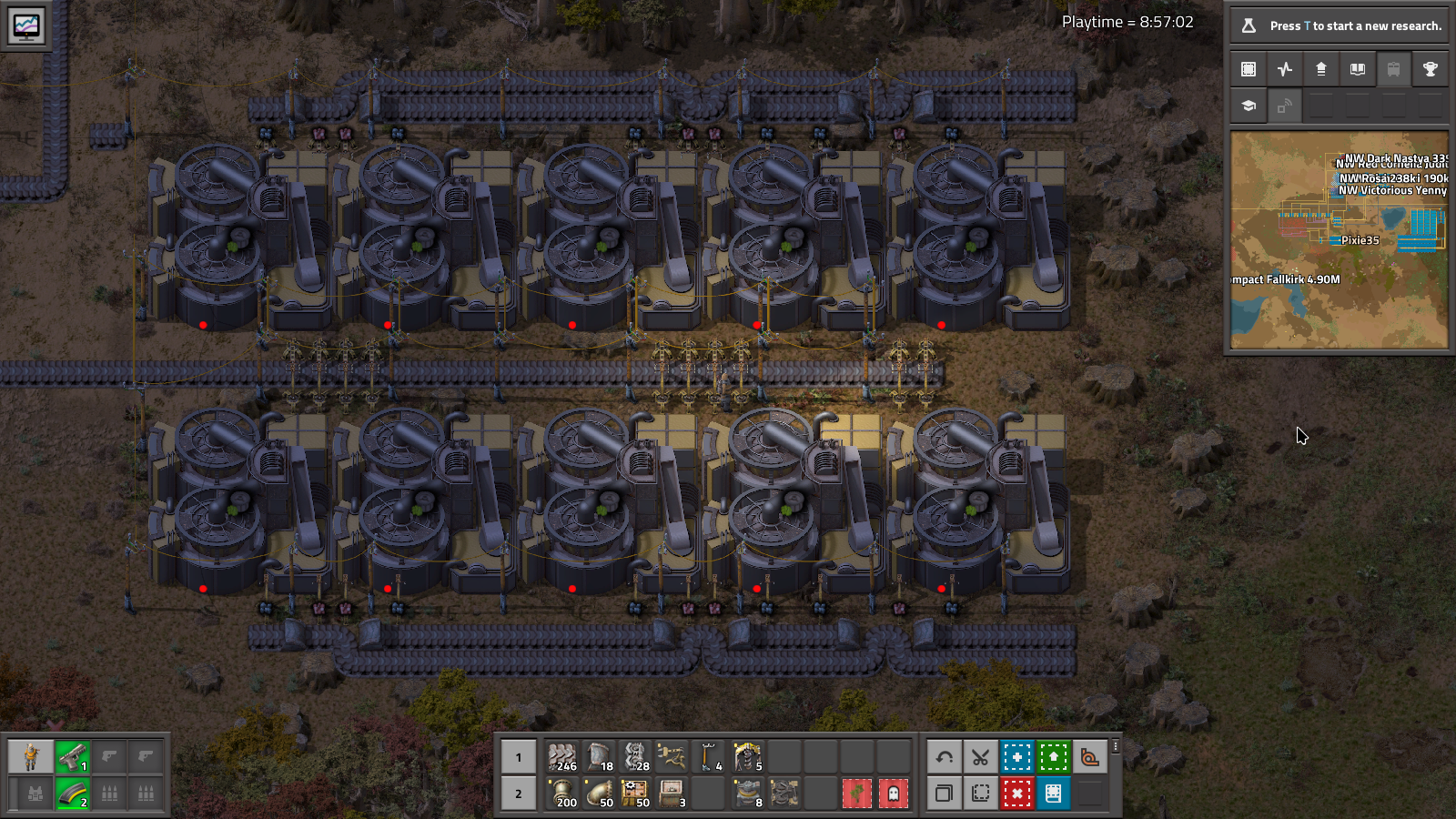Choose the pipe stack of 200
The width and height of the screenshot is (1456, 819).
562,794
